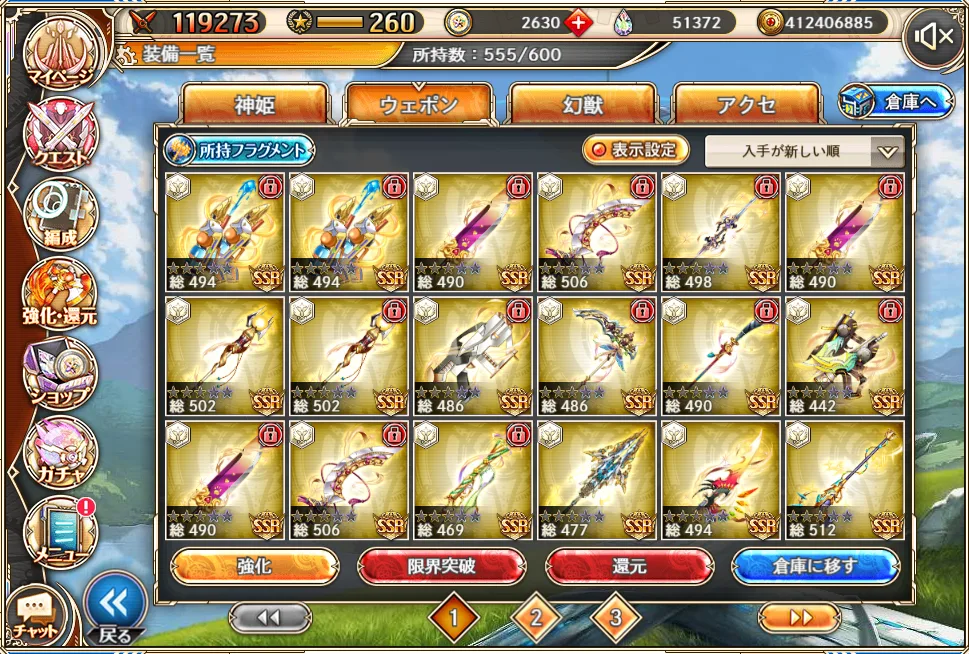This screenshot has height=654, width=969.
Task: Select the red 限界突破 limit break button
Action: click(x=441, y=566)
